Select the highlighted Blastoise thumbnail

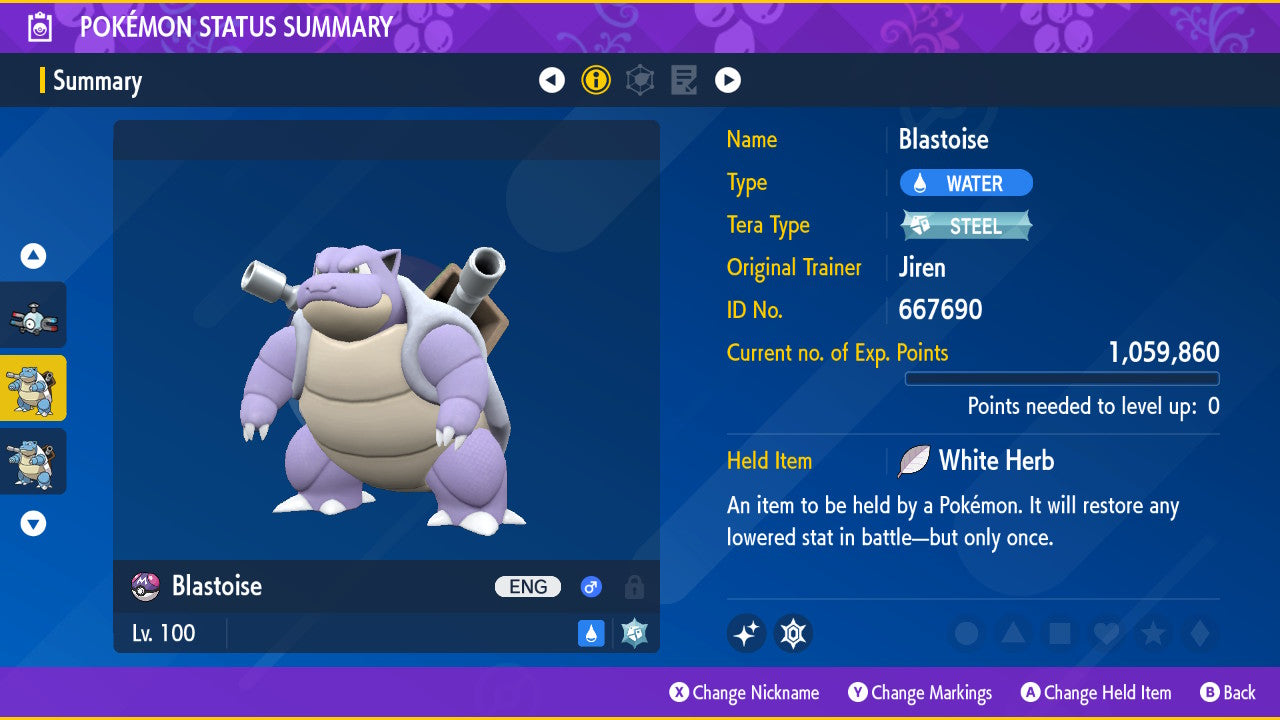pyautogui.click(x=33, y=388)
